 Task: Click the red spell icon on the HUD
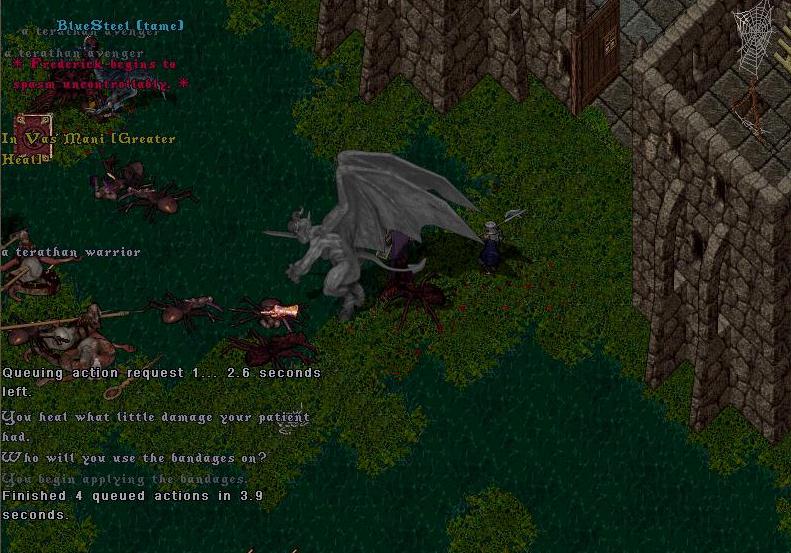point(33,136)
